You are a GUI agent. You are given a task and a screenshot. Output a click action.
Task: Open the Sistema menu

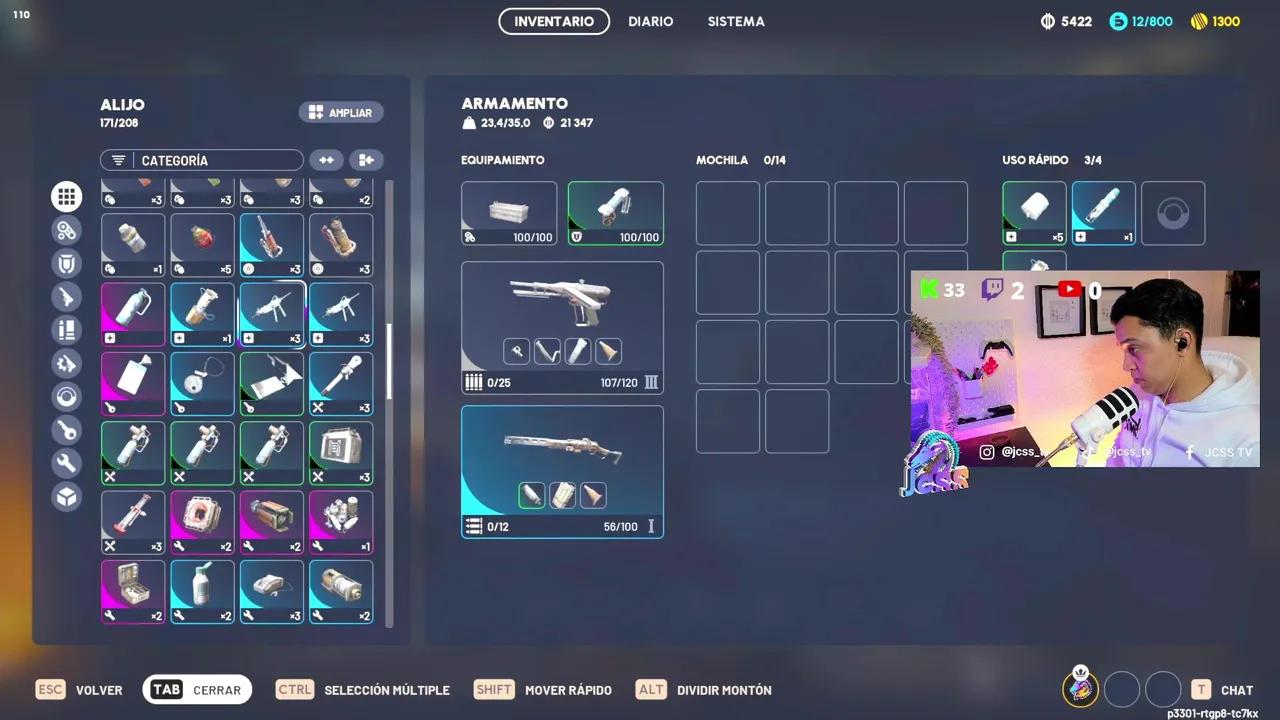click(x=736, y=21)
